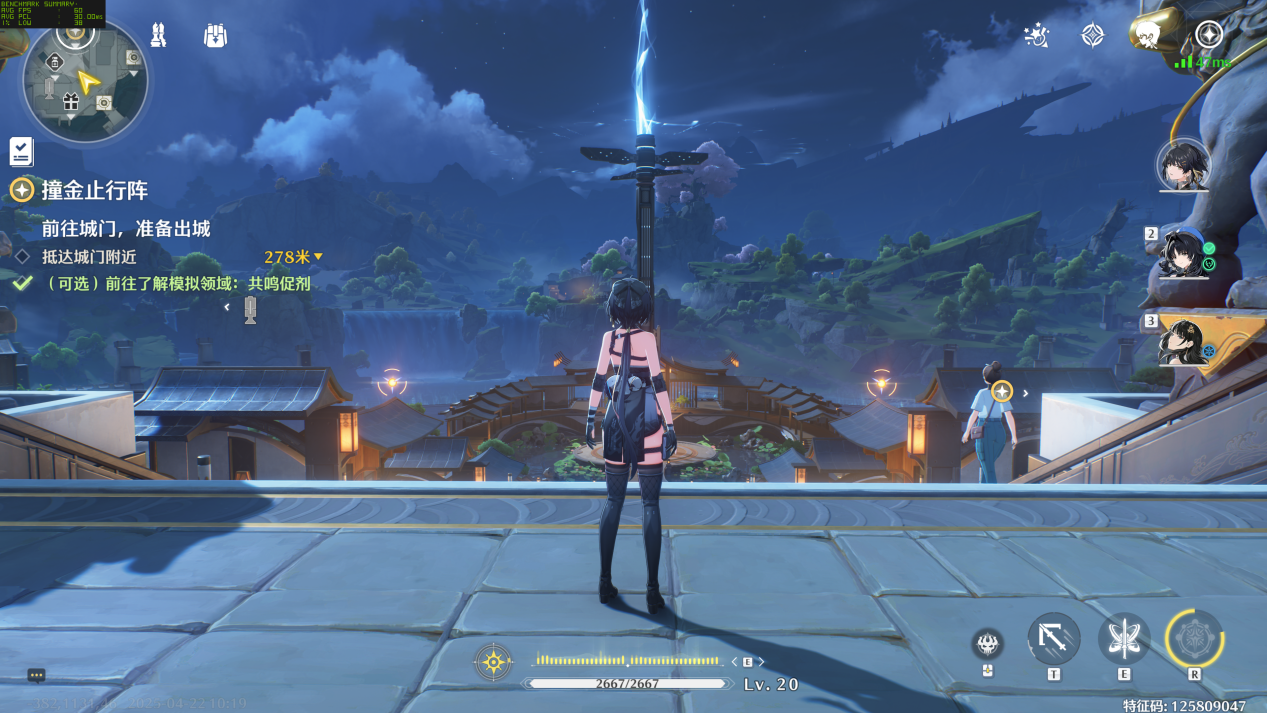Select the 撞金止行阵 quest tracker title
The image size is (1267, 713).
94,190
